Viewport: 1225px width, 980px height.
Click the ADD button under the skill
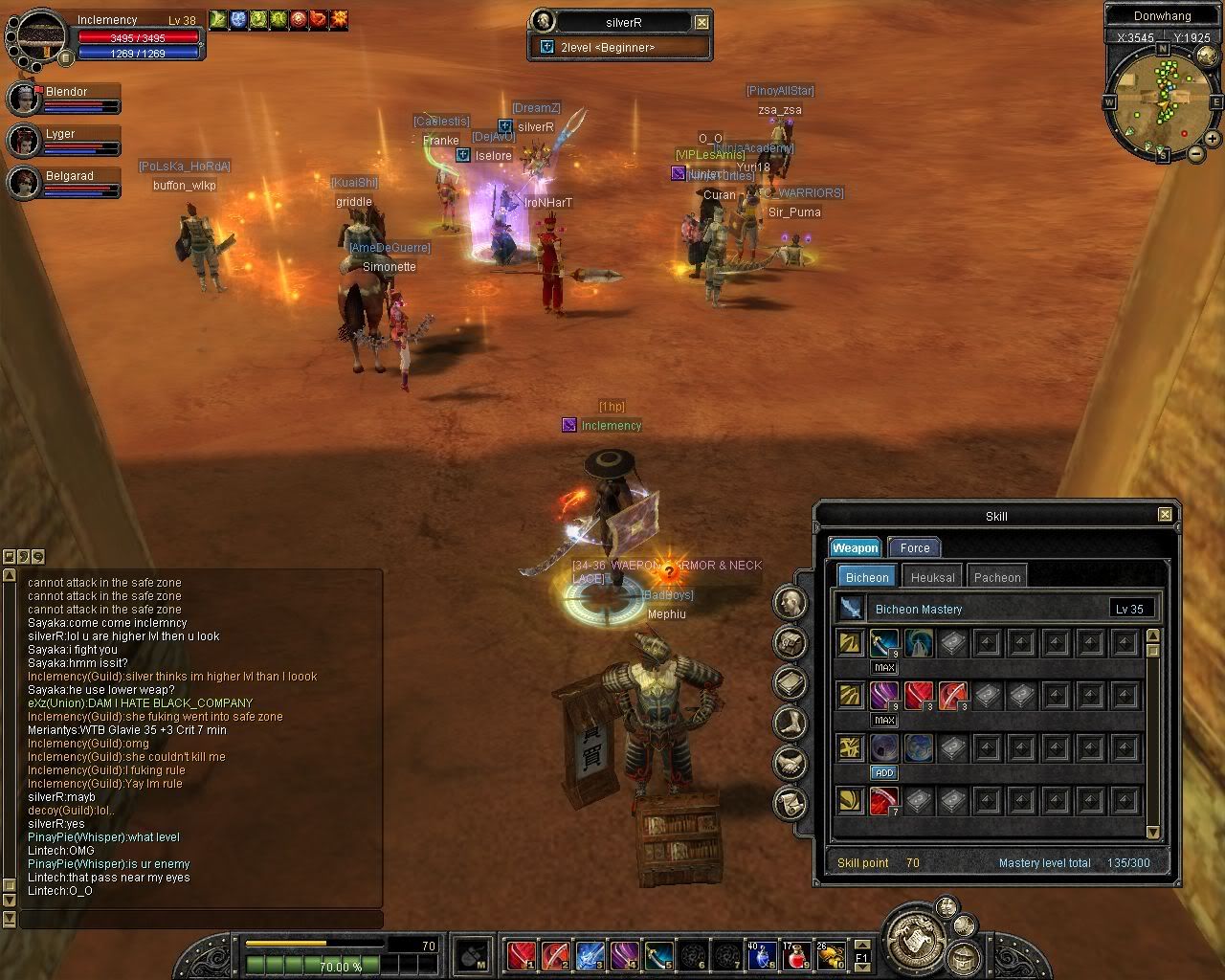click(883, 772)
